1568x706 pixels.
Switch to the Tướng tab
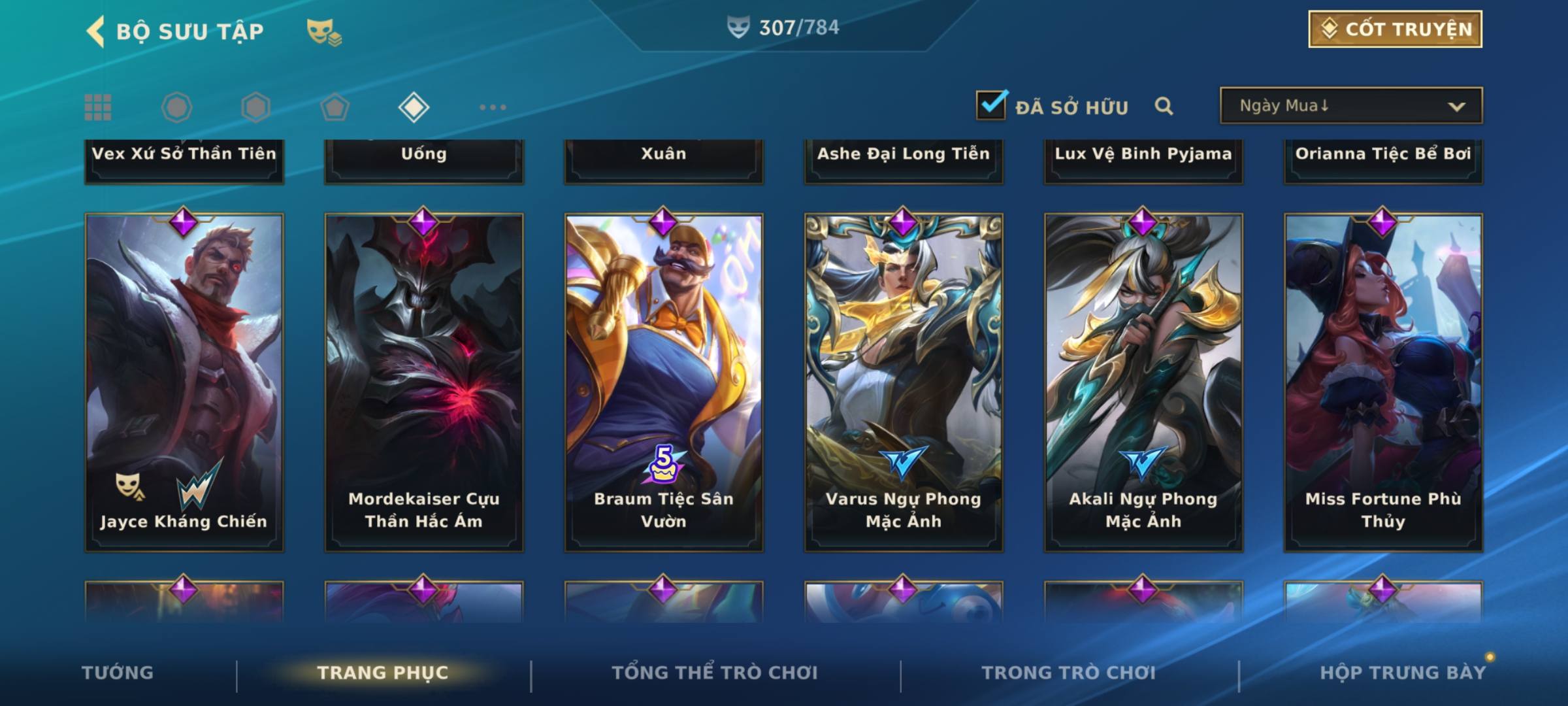pyautogui.click(x=118, y=673)
